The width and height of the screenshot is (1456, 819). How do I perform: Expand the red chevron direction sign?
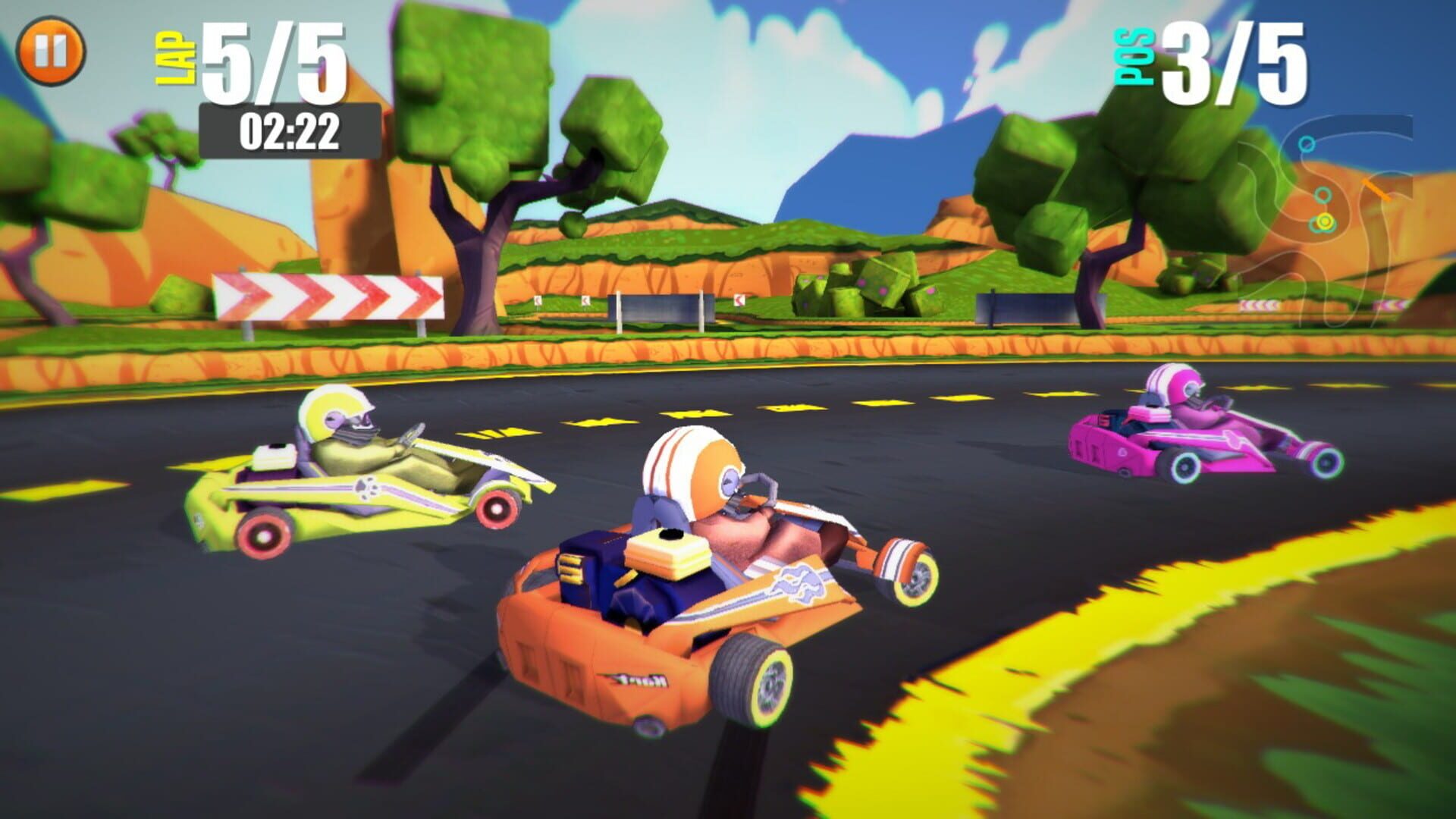(328, 297)
